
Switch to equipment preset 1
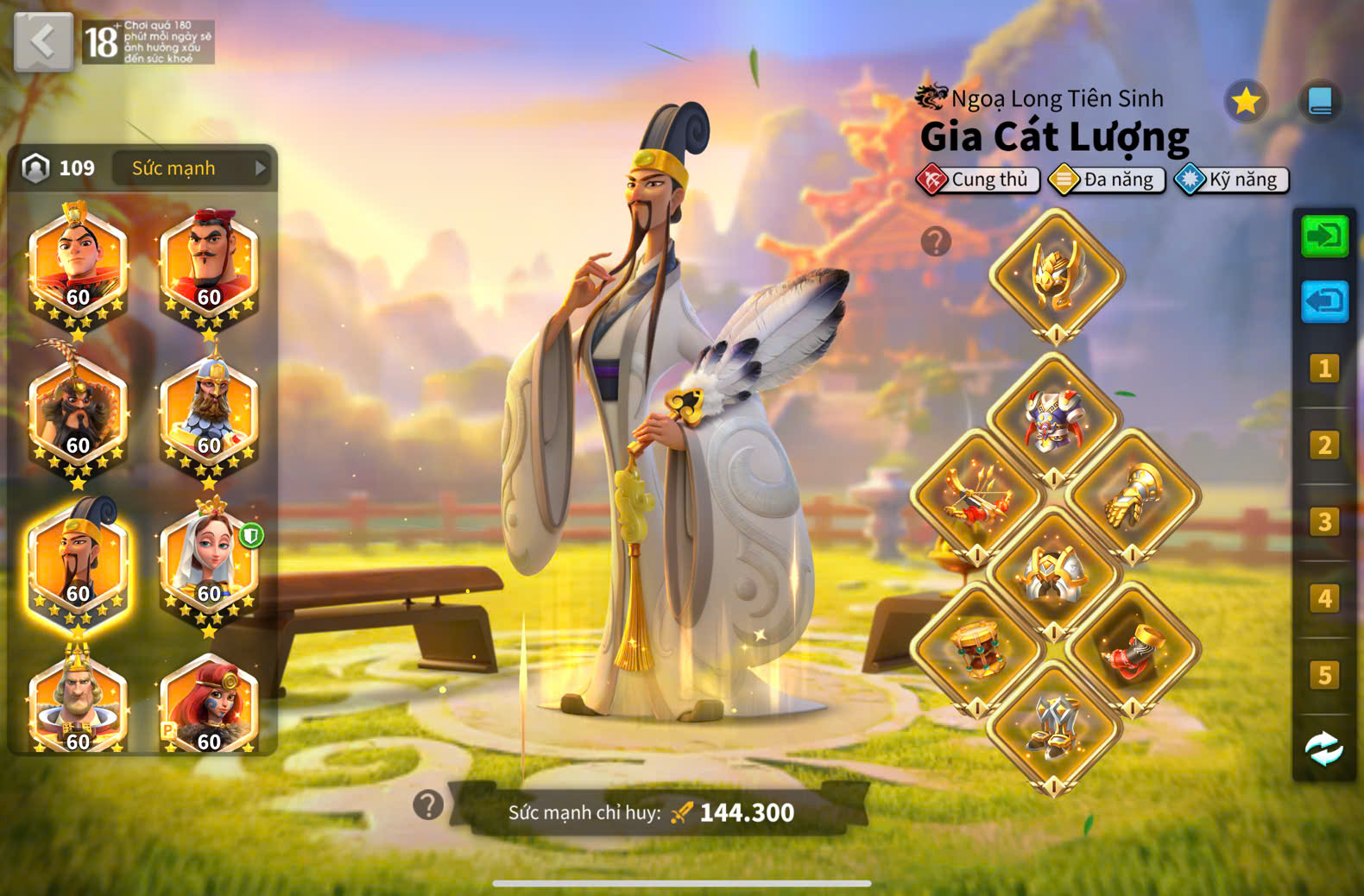pos(1324,369)
